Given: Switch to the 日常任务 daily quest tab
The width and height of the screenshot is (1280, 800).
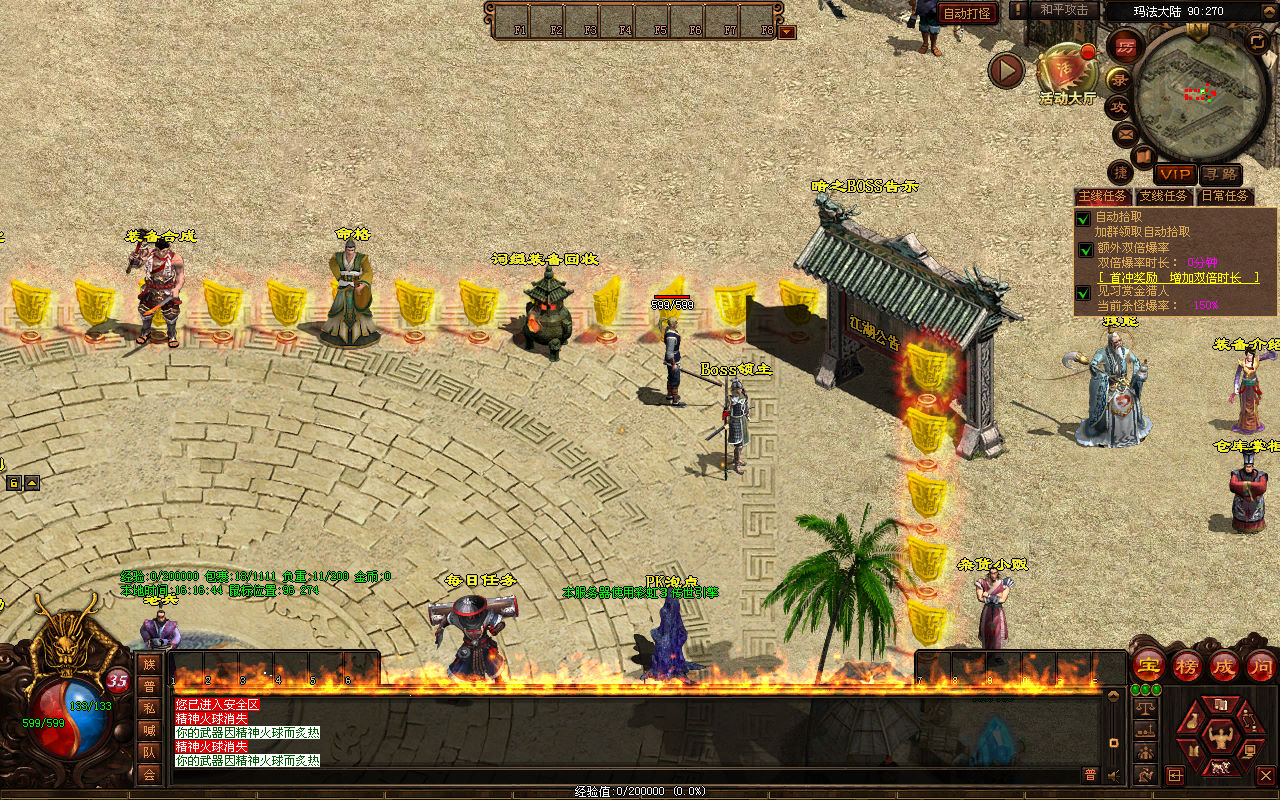Looking at the screenshot, I should click(x=1225, y=196).
